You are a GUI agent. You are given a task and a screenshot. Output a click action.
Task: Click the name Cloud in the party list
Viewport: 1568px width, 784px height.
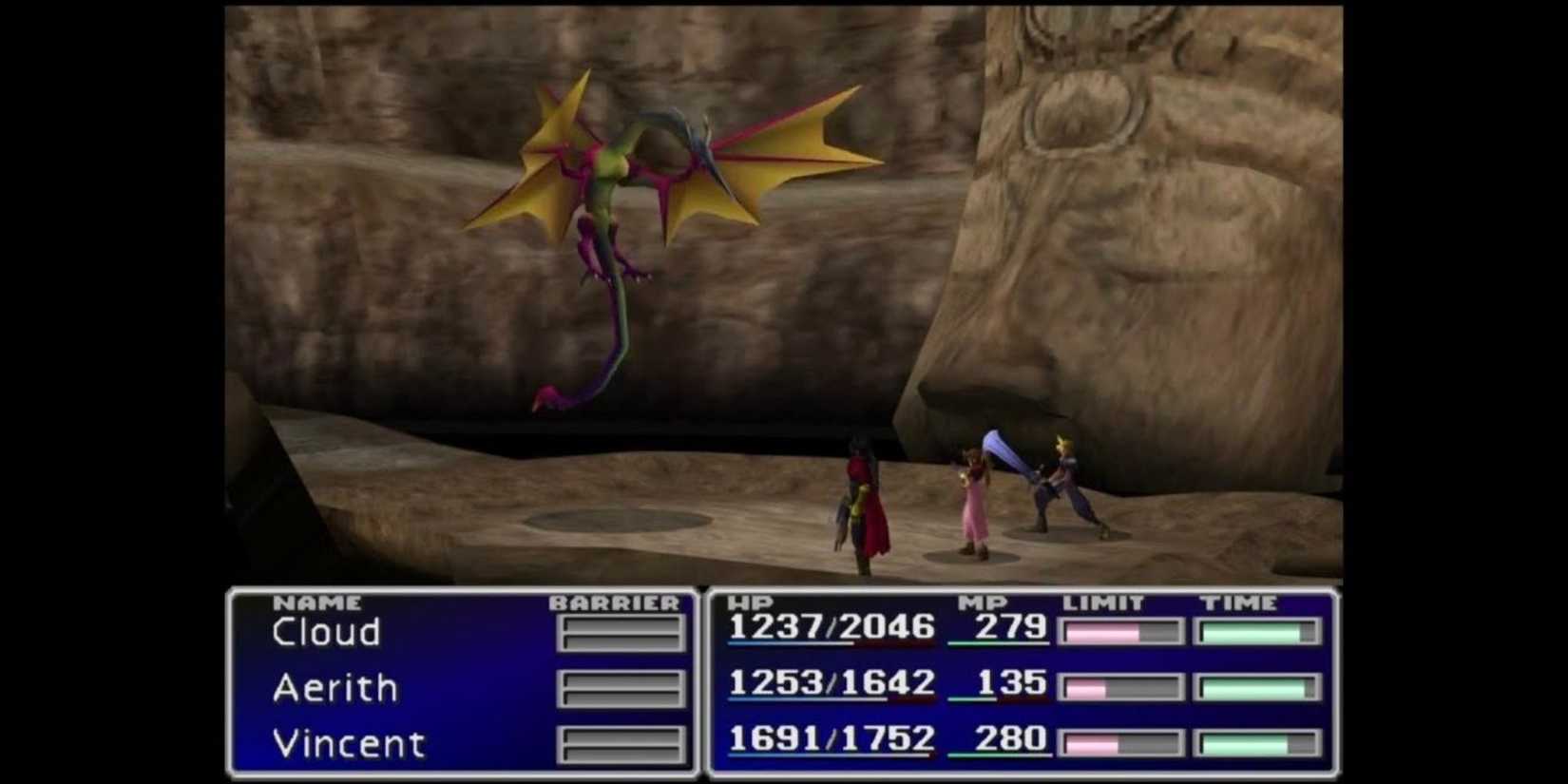326,632
